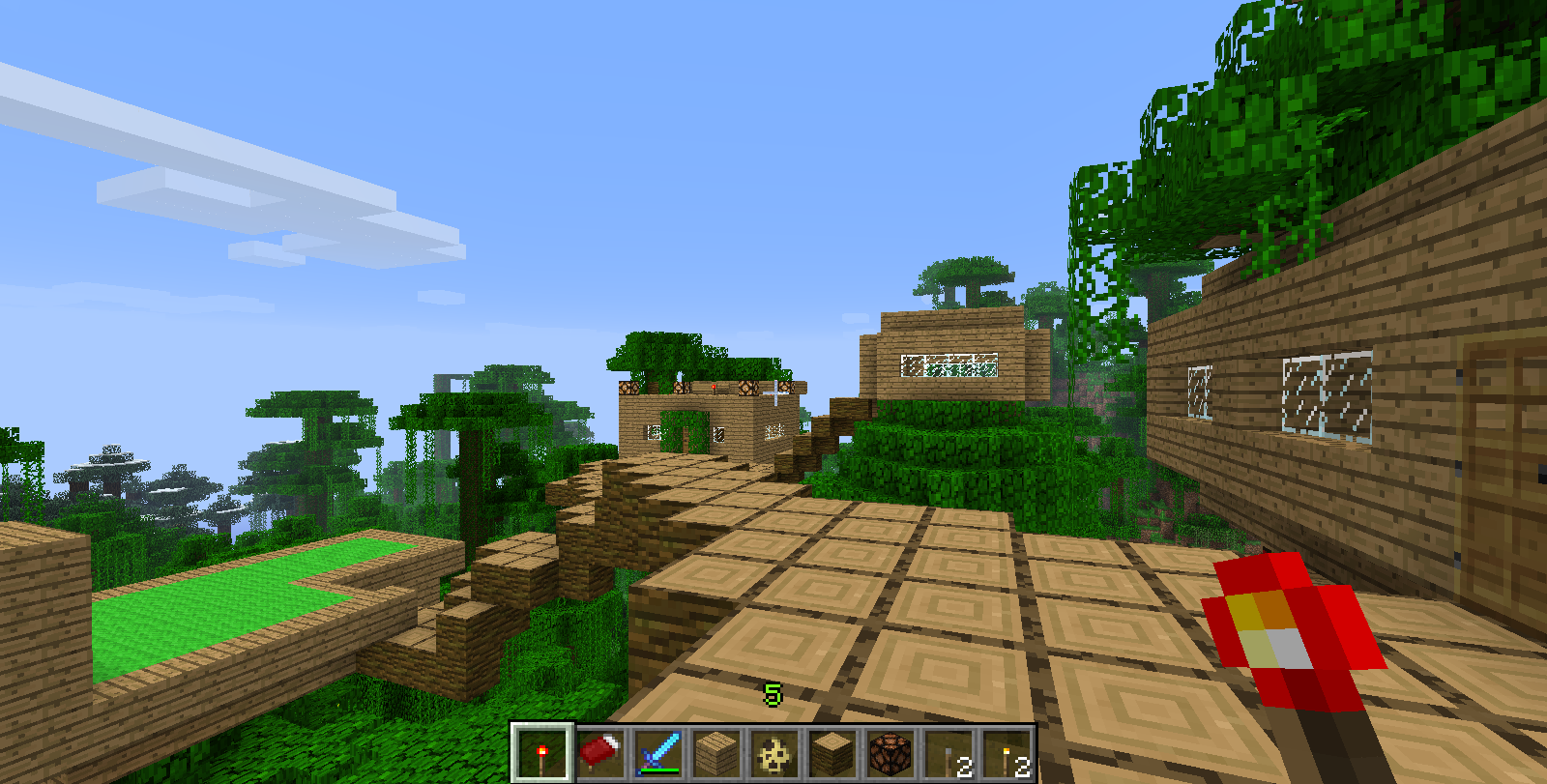
Task: Pick the wood log block slot
Action: pos(832,753)
